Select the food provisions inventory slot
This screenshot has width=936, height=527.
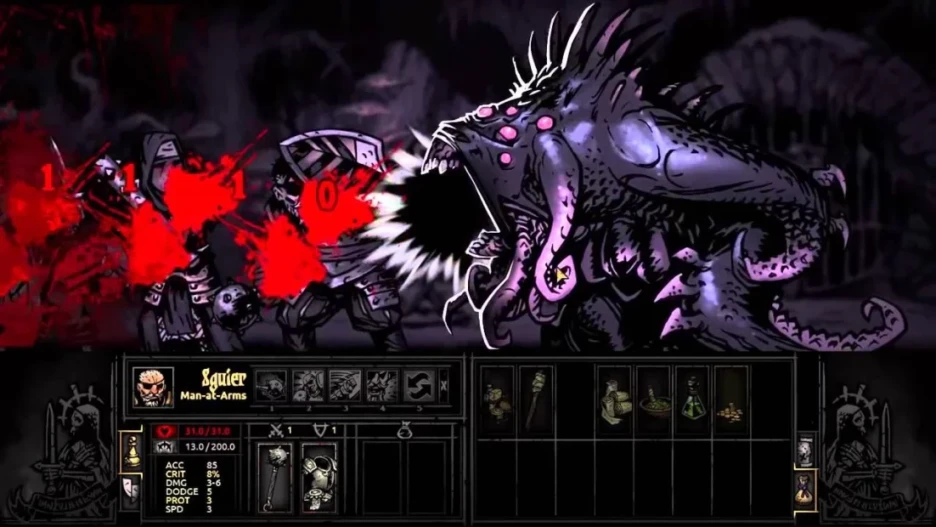496,398
